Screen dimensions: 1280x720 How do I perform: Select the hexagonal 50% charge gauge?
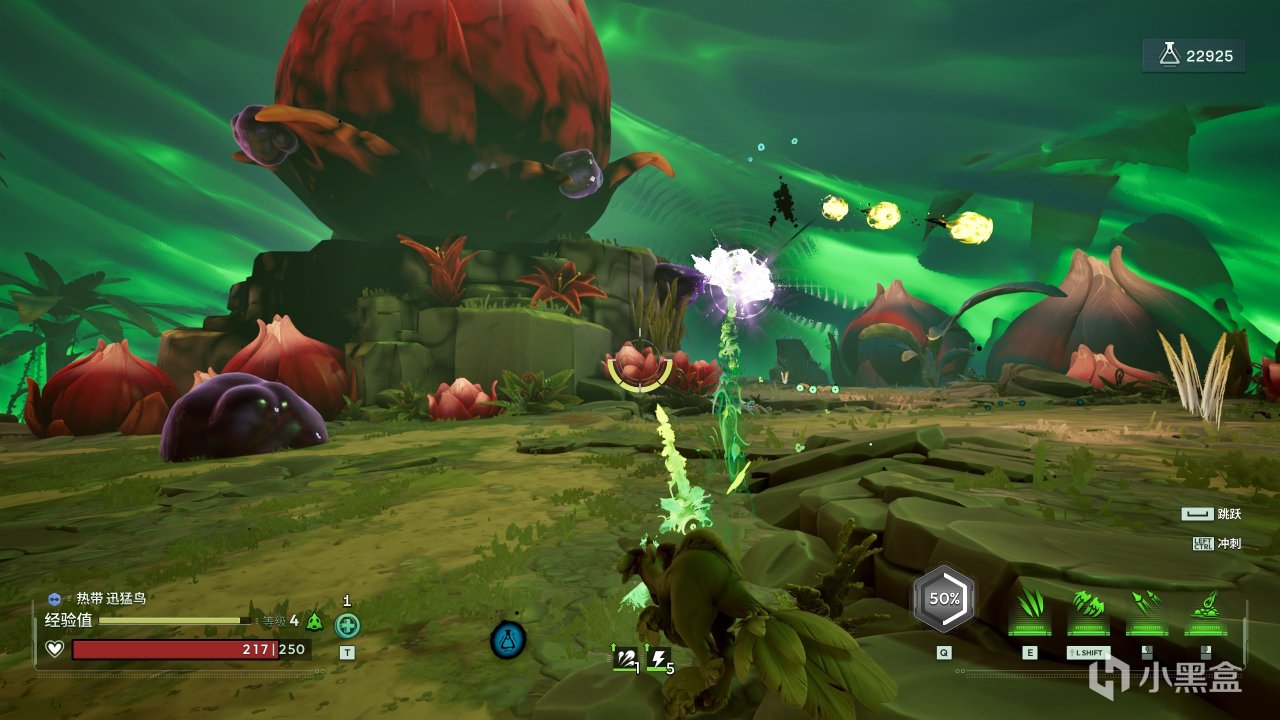[943, 599]
